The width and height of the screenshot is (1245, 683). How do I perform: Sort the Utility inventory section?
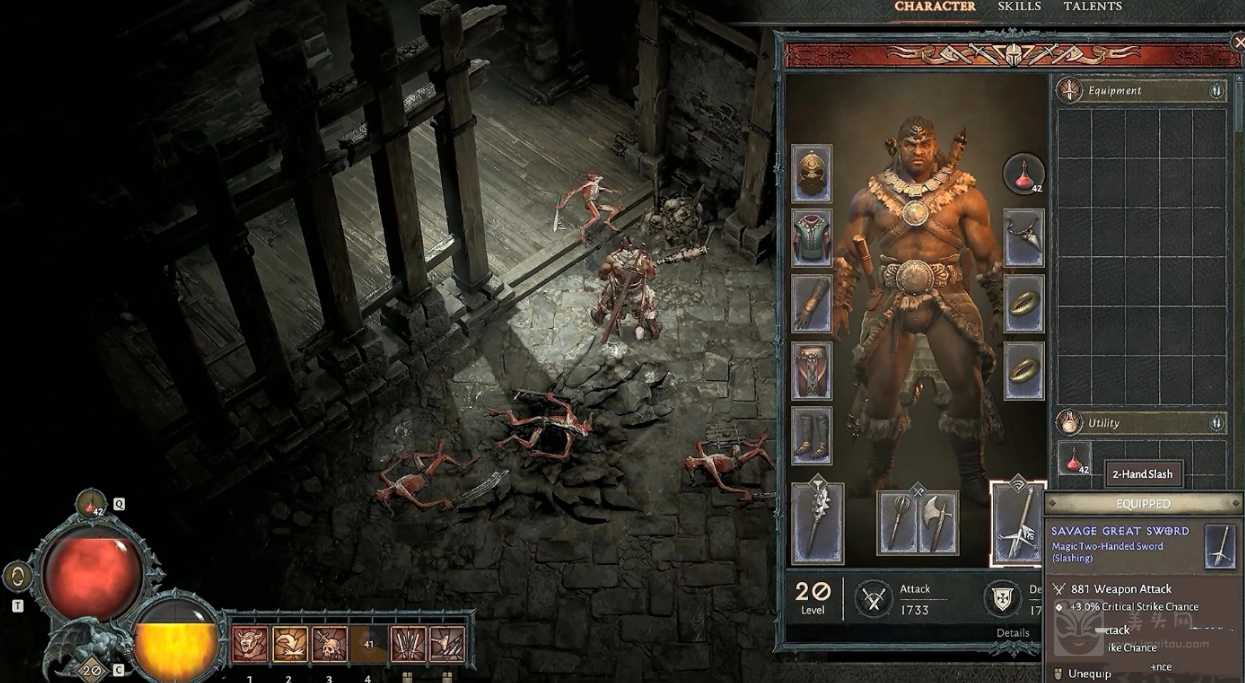coord(1216,423)
